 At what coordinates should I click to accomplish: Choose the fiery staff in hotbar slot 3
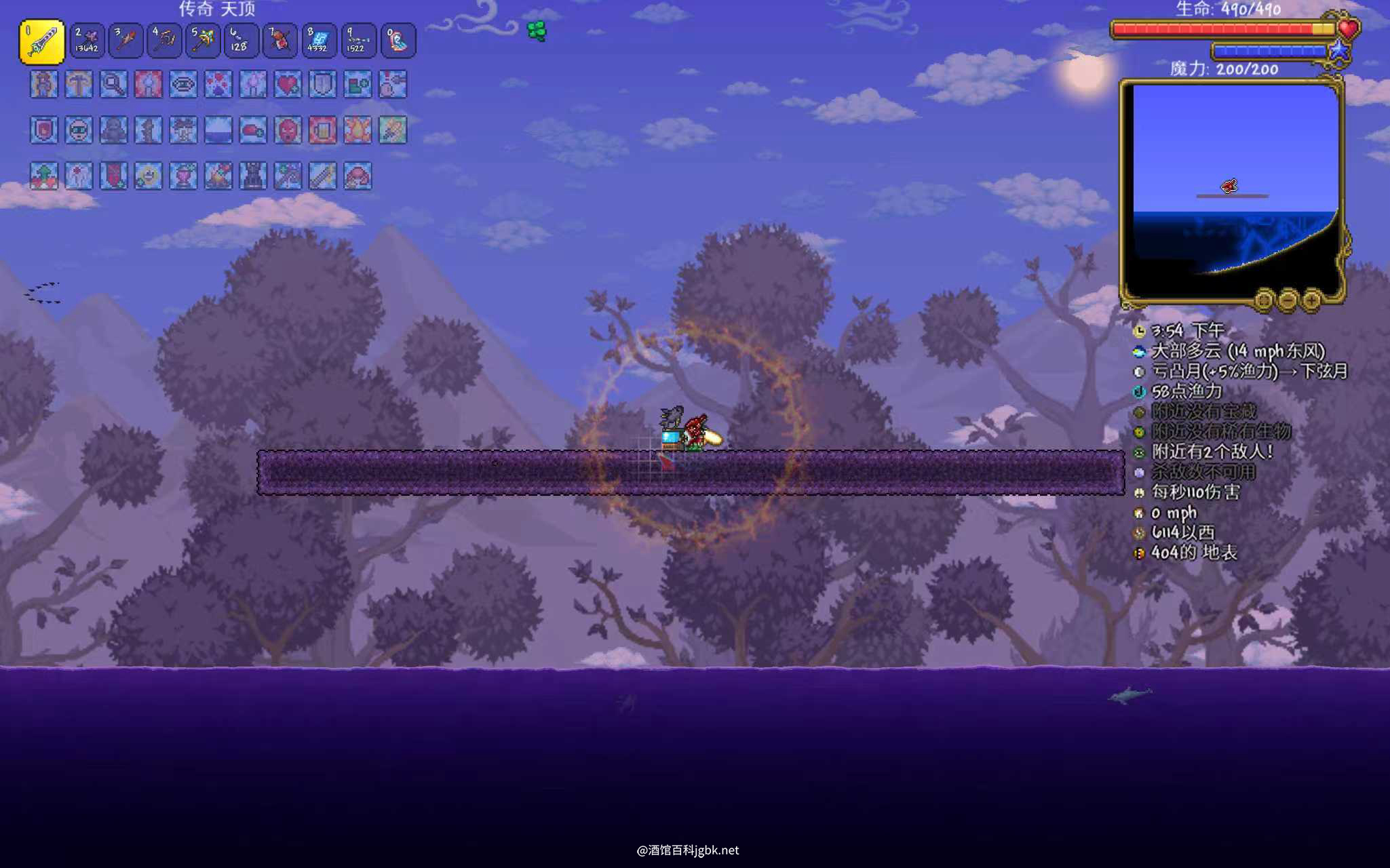click(126, 41)
